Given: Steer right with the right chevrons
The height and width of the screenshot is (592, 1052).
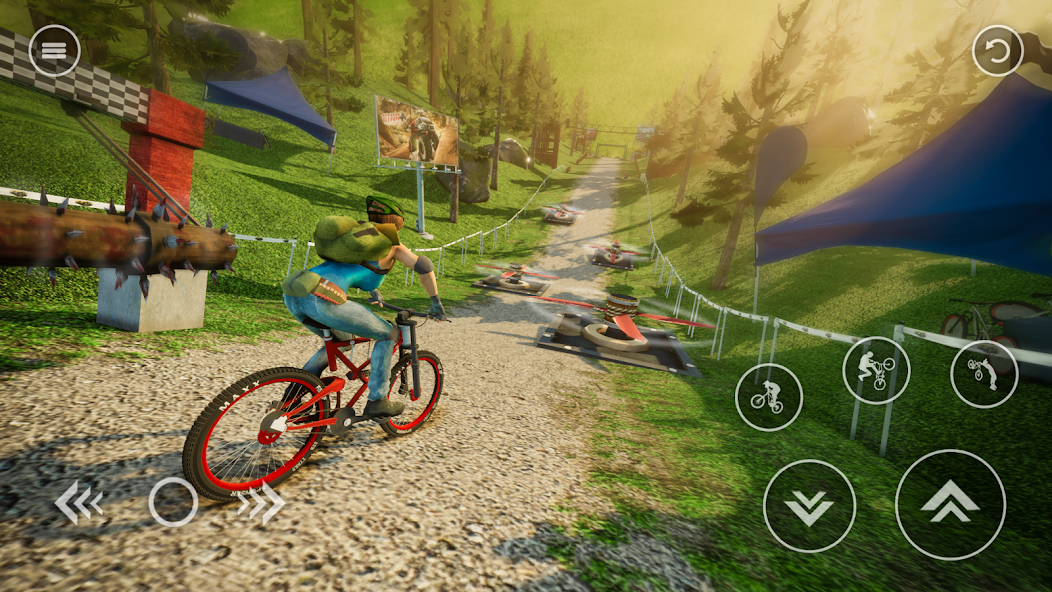Looking at the screenshot, I should [x=261, y=503].
